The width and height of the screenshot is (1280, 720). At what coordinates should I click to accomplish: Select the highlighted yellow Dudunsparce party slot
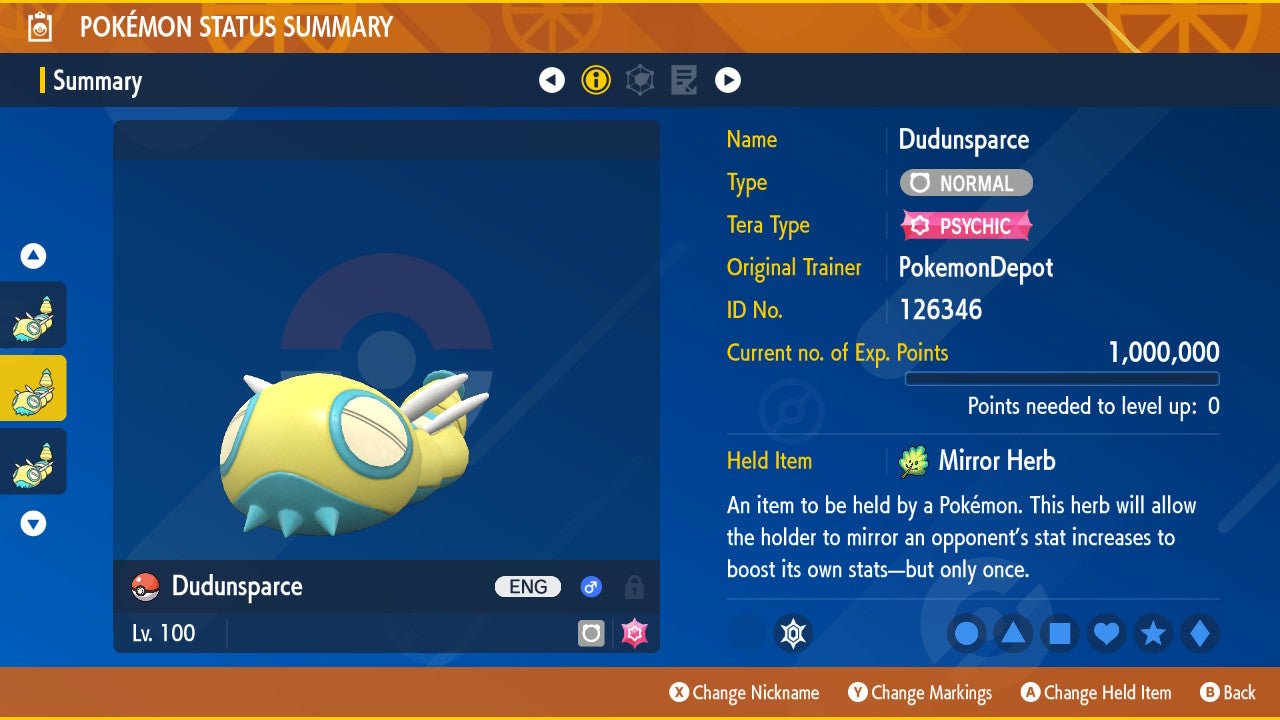coord(33,388)
